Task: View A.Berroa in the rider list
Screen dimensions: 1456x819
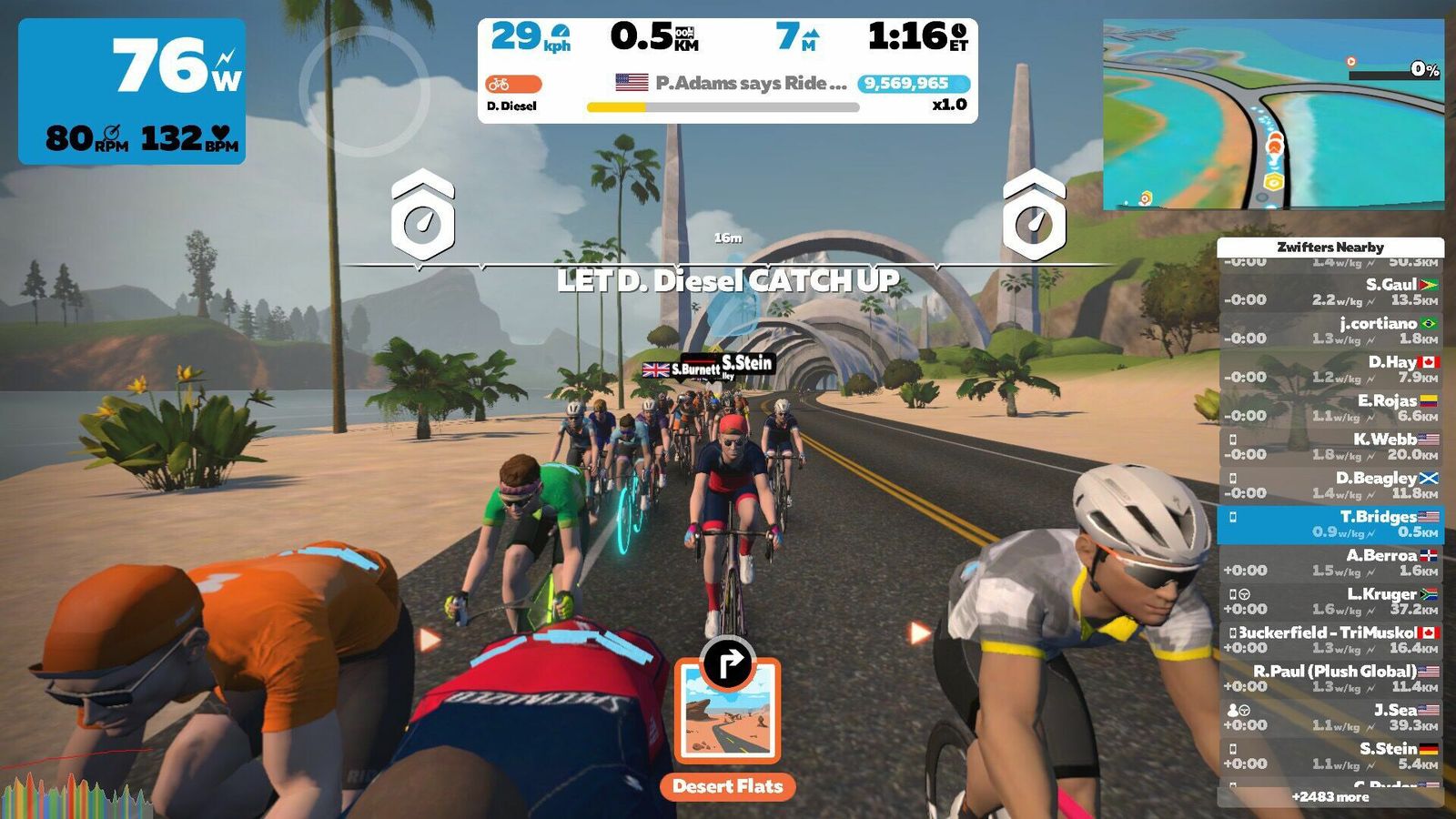Action: pos(1330,562)
